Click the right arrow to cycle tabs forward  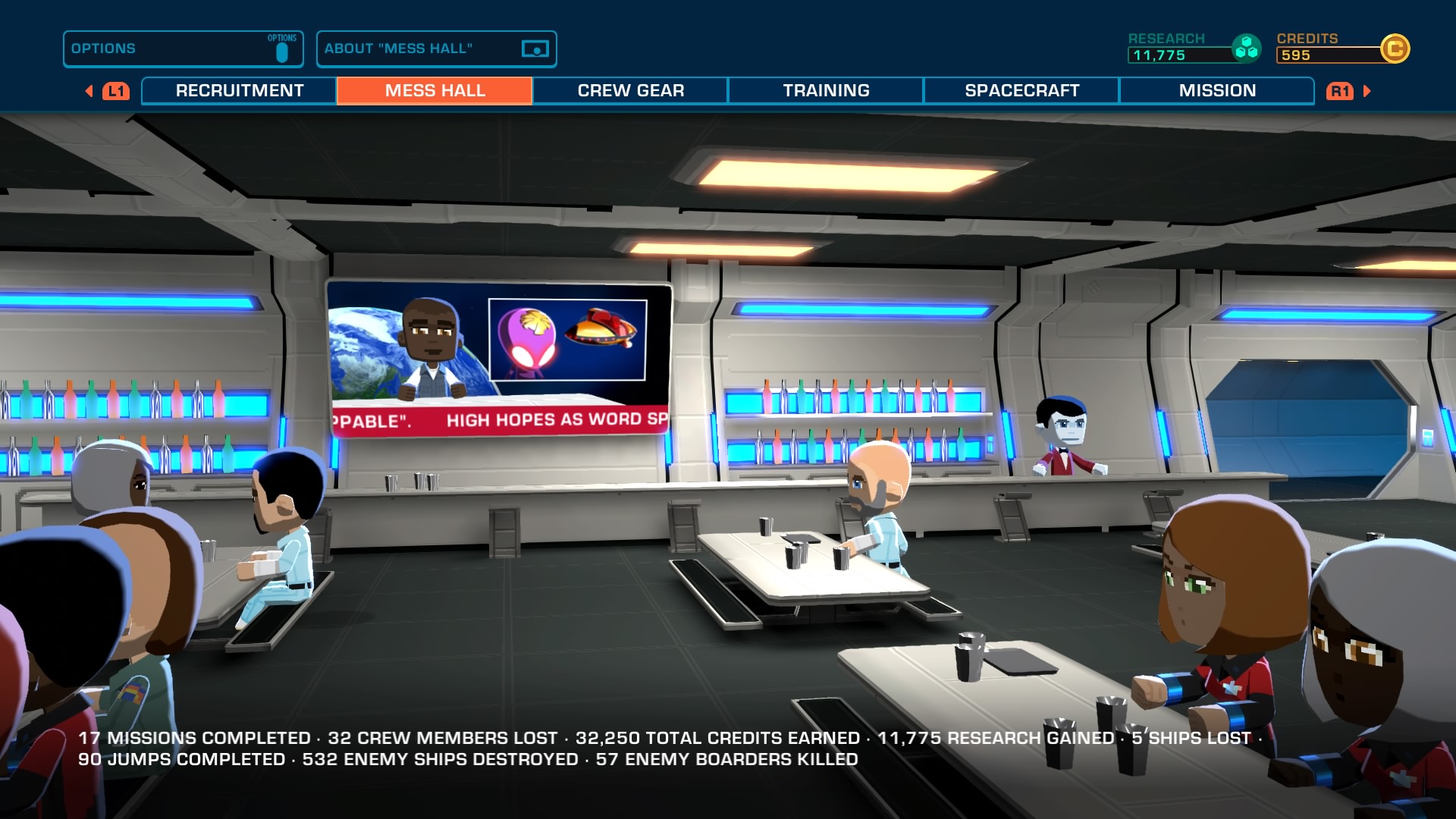[x=1367, y=91]
